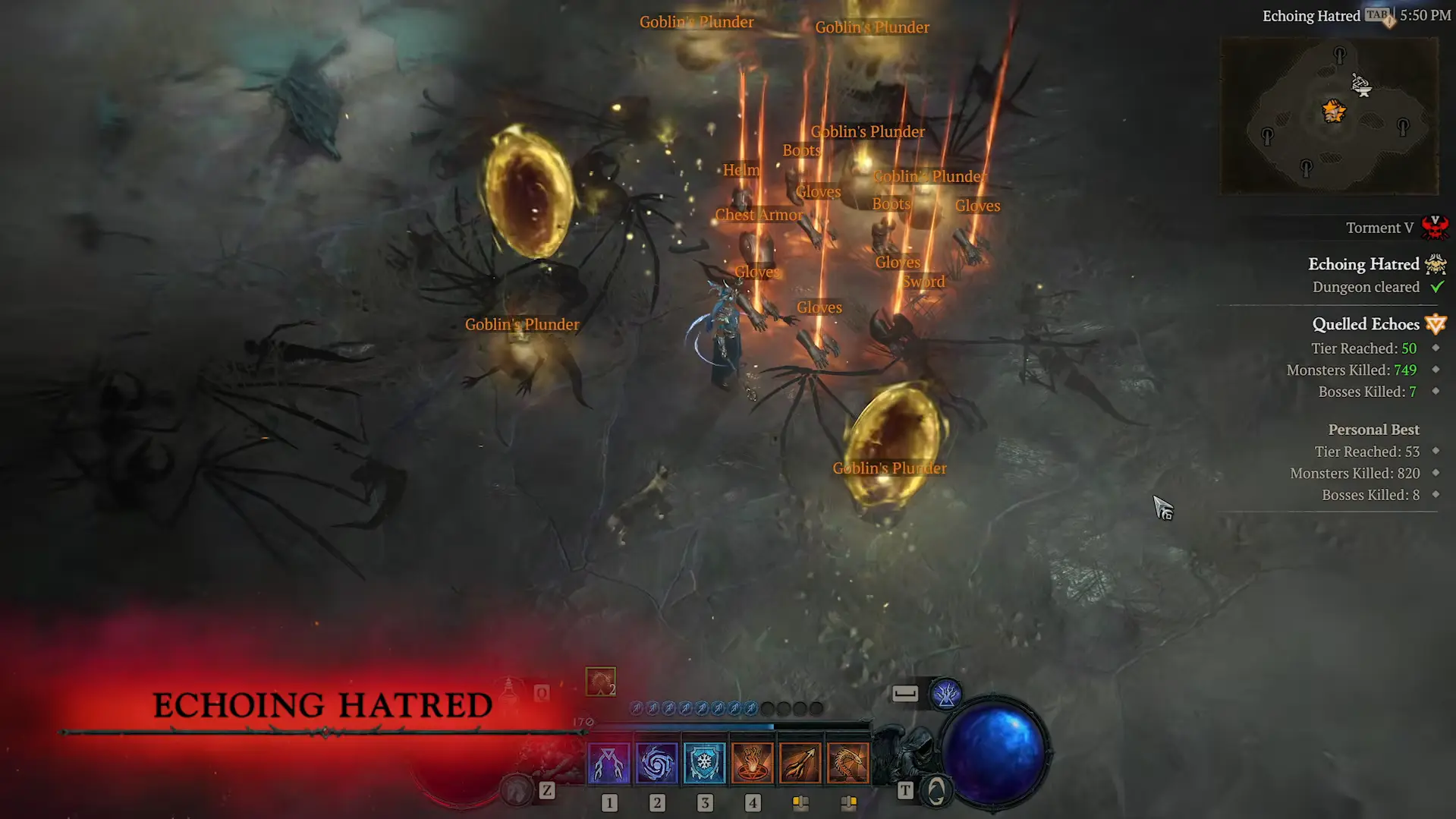Viewport: 1456px width, 819px height.
Task: Toggle the diamond marker beside Tier Reached 50
Action: click(1434, 348)
